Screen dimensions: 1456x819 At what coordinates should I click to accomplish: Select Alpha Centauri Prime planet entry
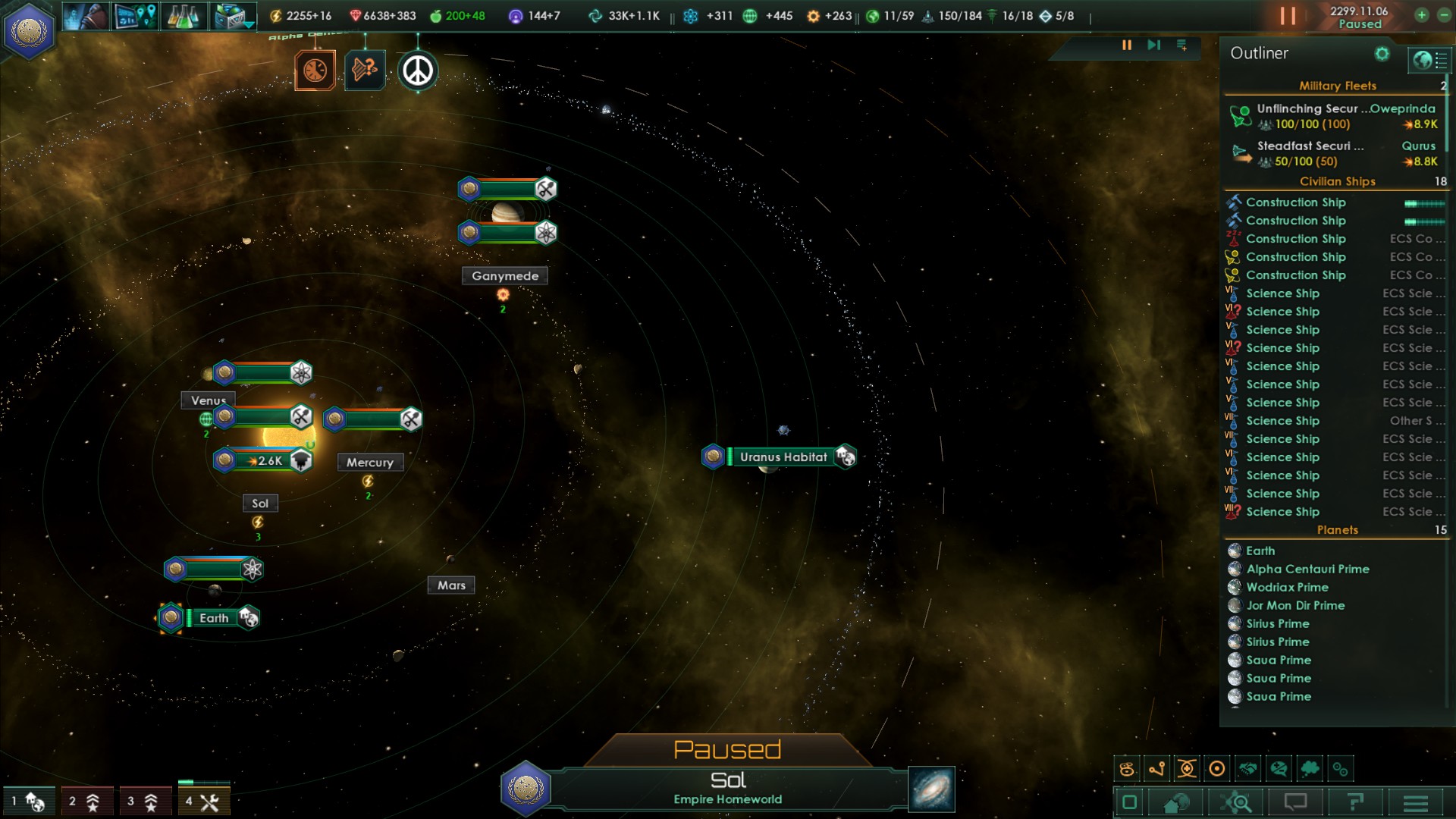(x=1307, y=570)
